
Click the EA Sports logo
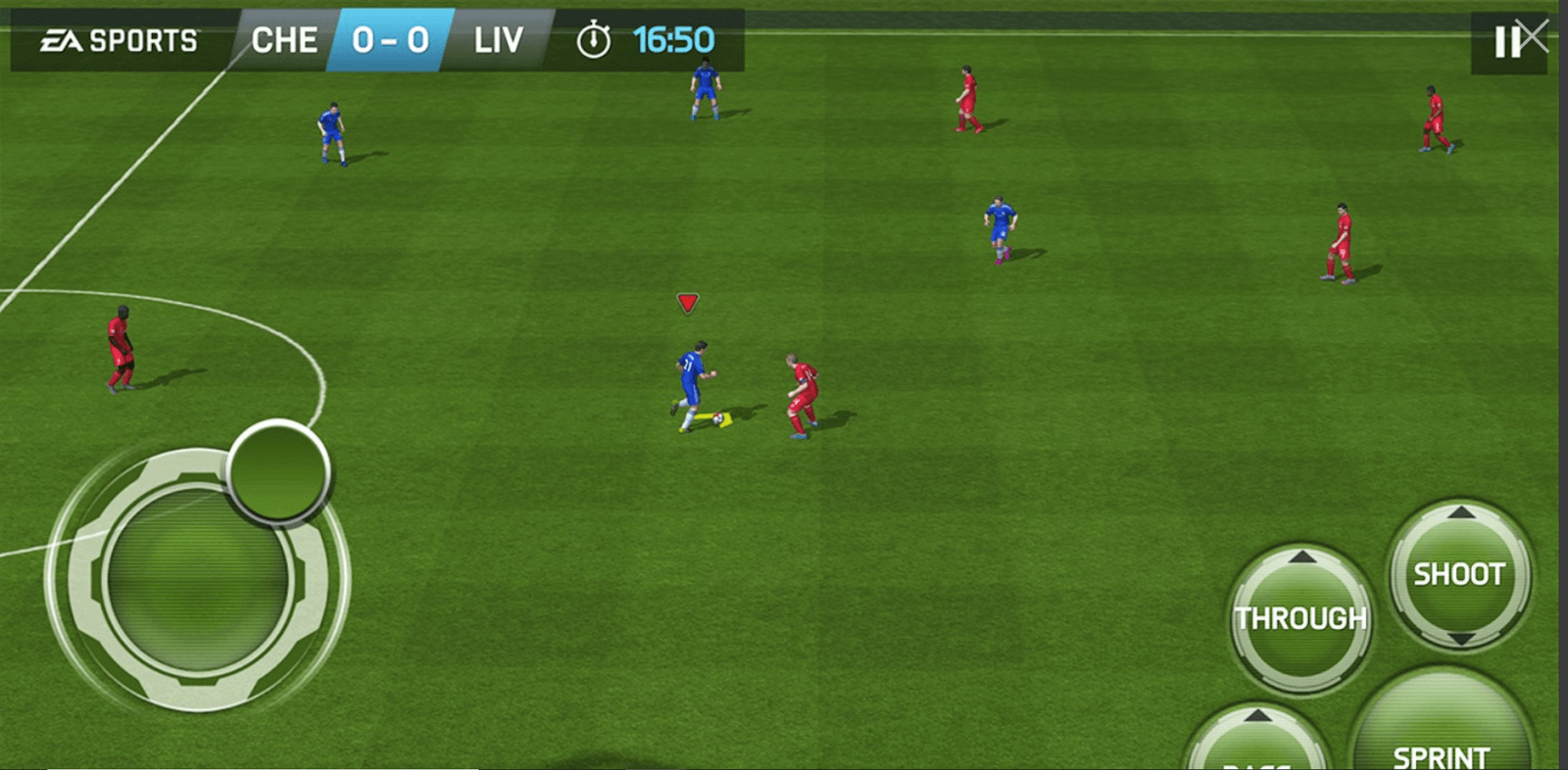tap(118, 38)
